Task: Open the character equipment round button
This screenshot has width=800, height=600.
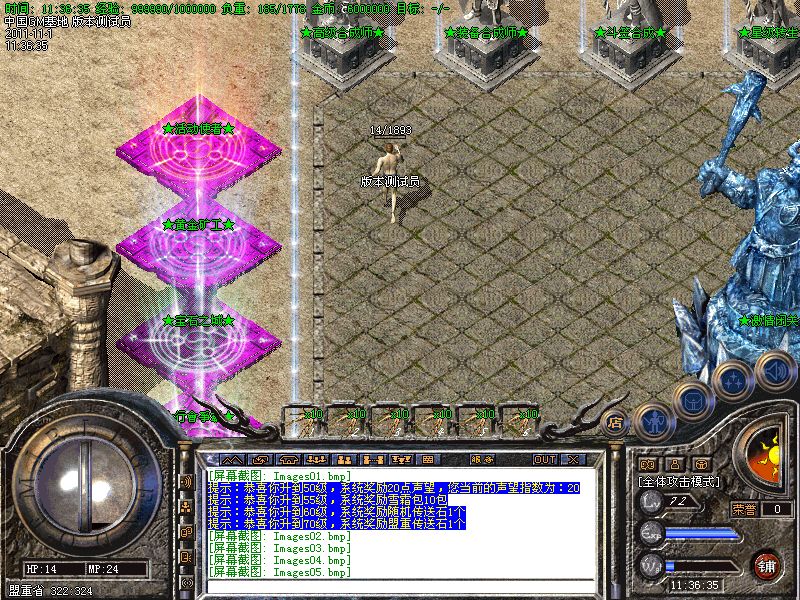Action: click(652, 420)
